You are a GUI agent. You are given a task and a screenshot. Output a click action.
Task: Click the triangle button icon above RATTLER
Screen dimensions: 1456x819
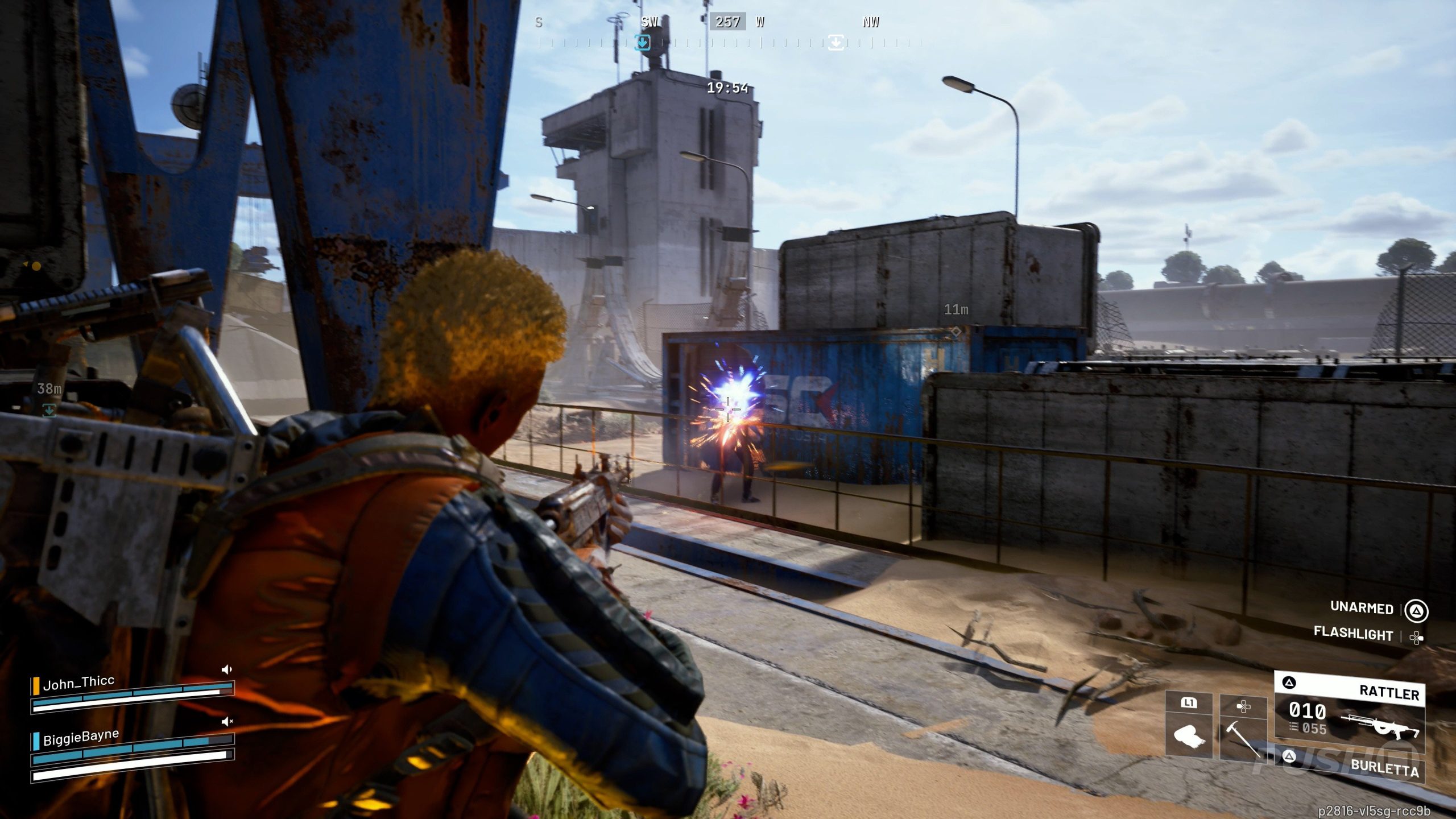[1290, 681]
